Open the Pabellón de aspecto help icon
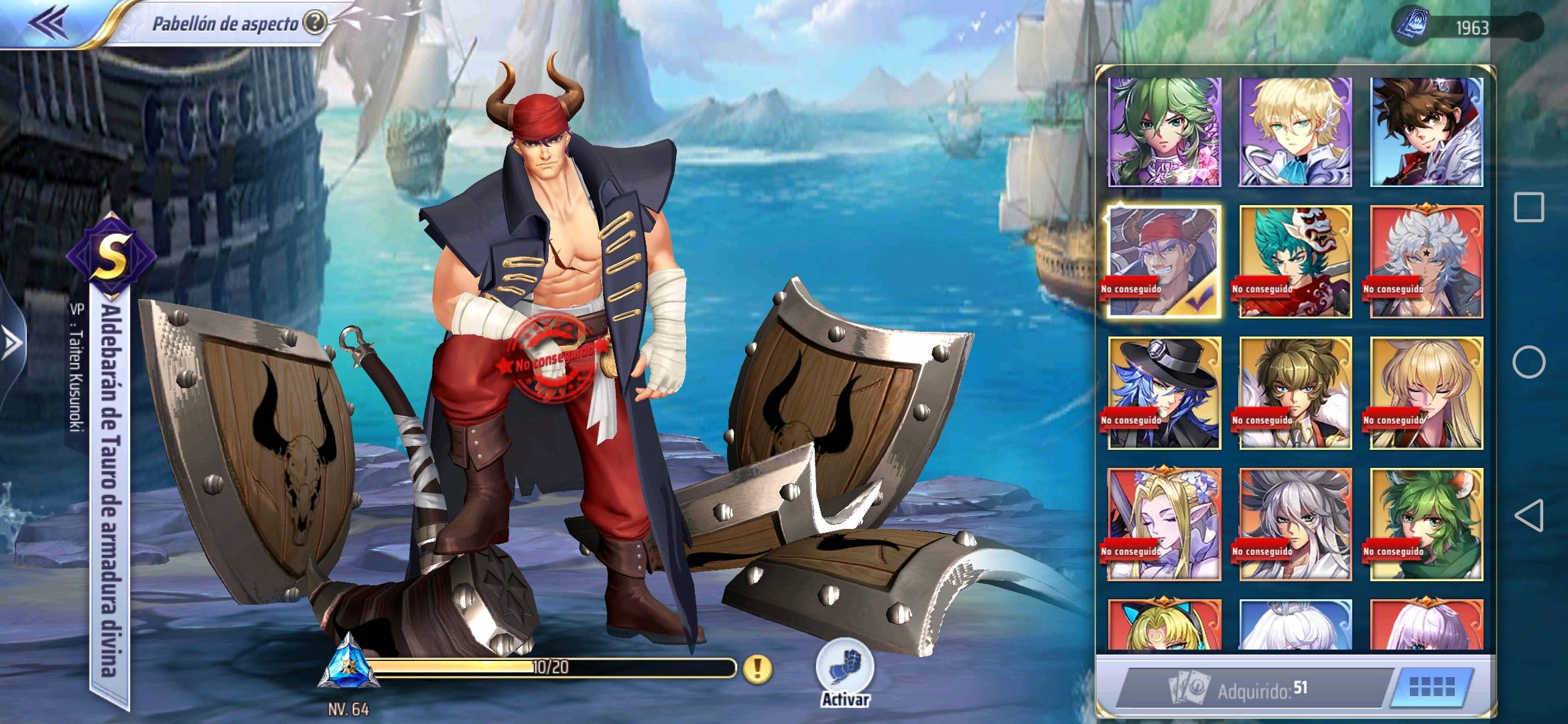Screen dimensions: 1568x724 point(314,23)
